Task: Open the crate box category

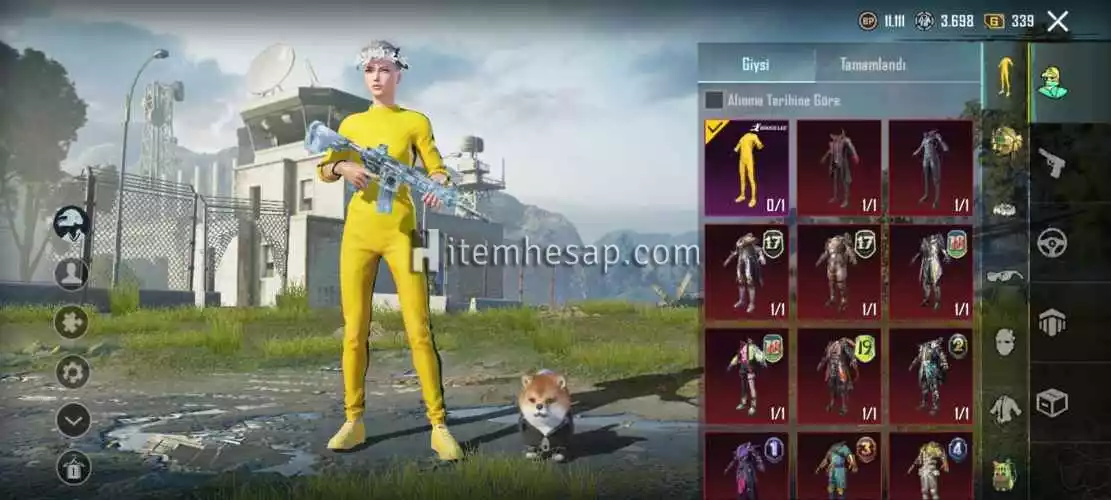Action: click(x=1052, y=402)
